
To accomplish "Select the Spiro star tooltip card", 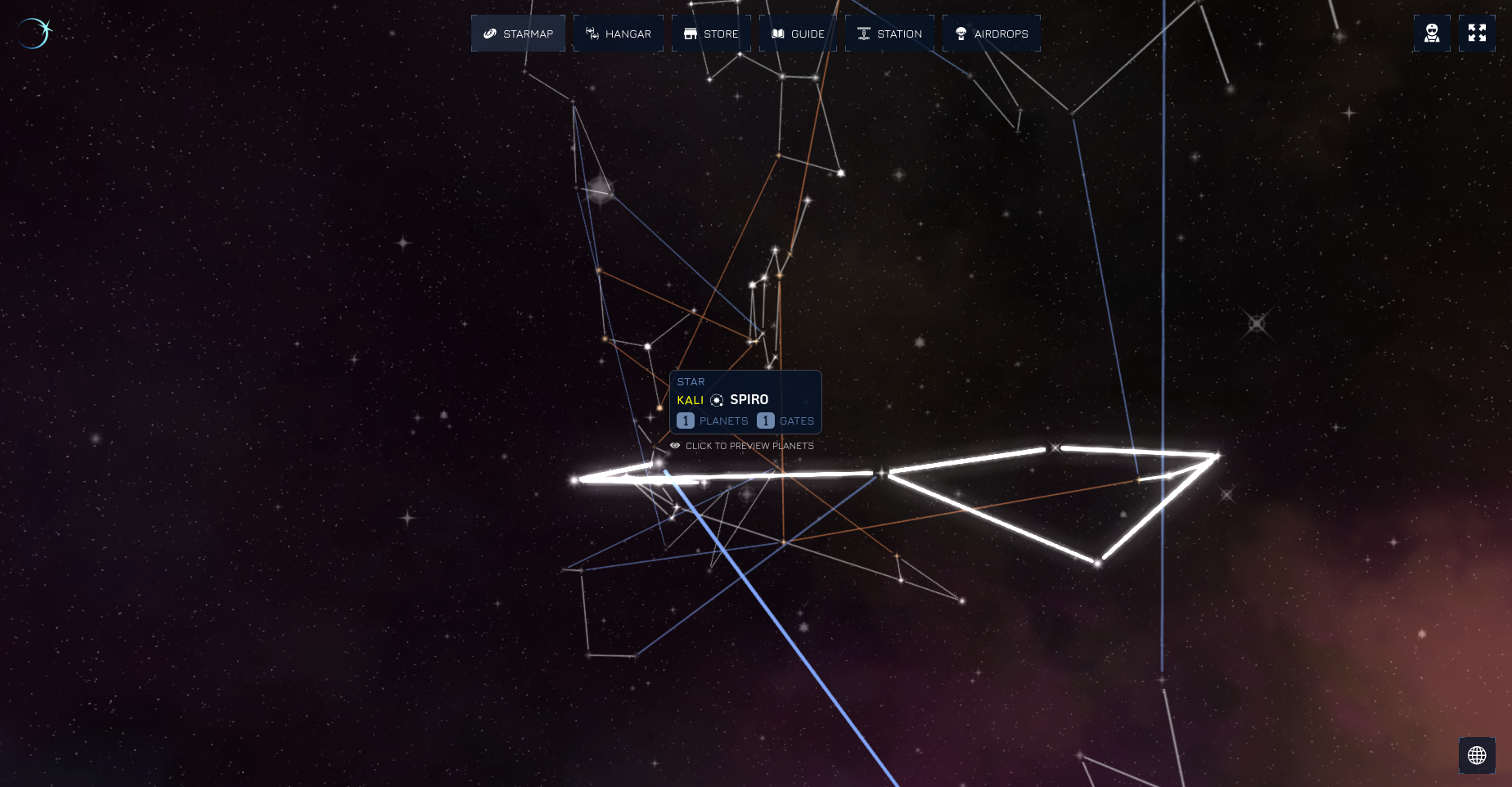I will 745,401.
